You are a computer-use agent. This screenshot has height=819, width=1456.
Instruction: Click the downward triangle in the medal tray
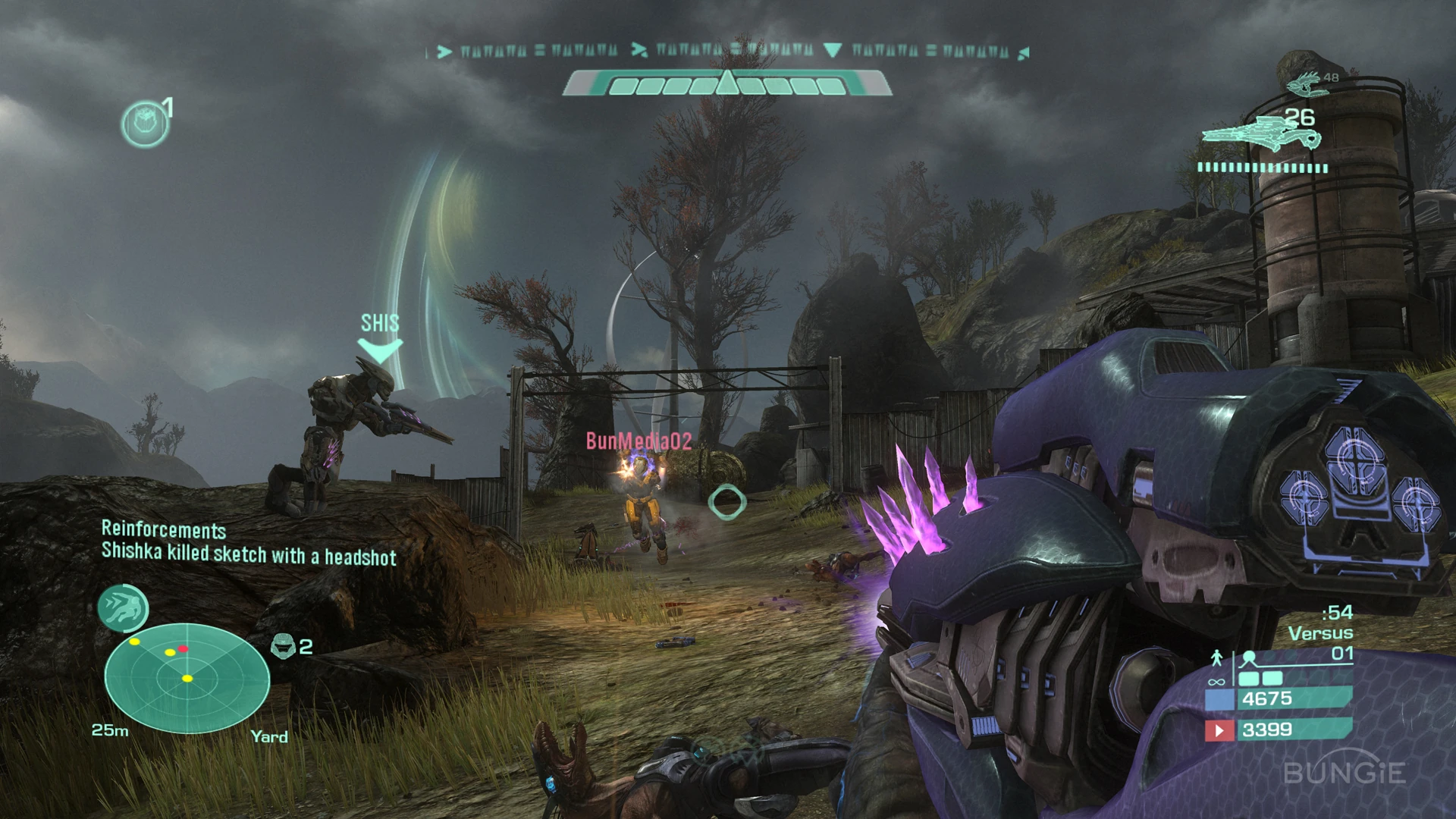834,49
